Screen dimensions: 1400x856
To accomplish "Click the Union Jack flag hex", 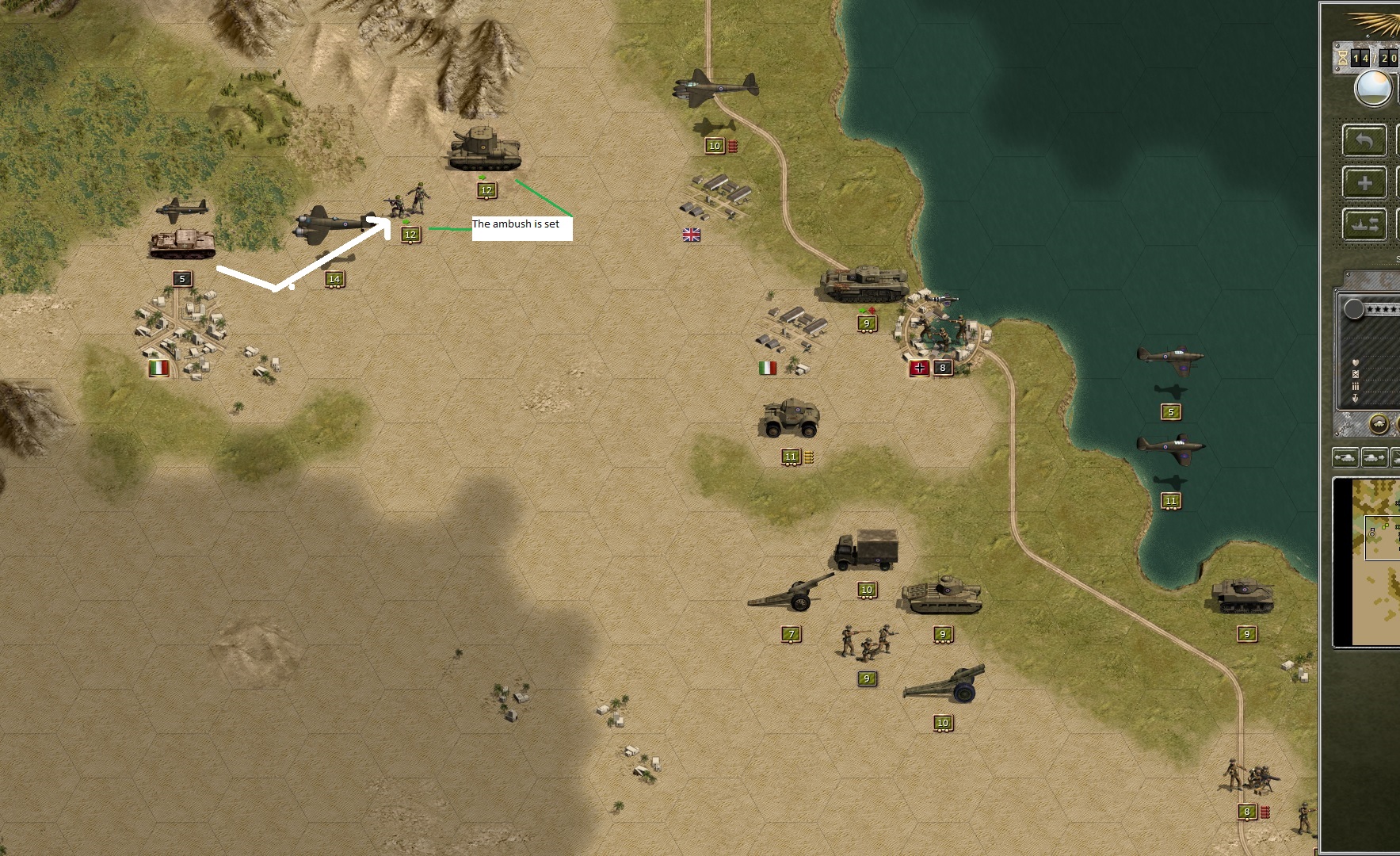I will pos(690,234).
